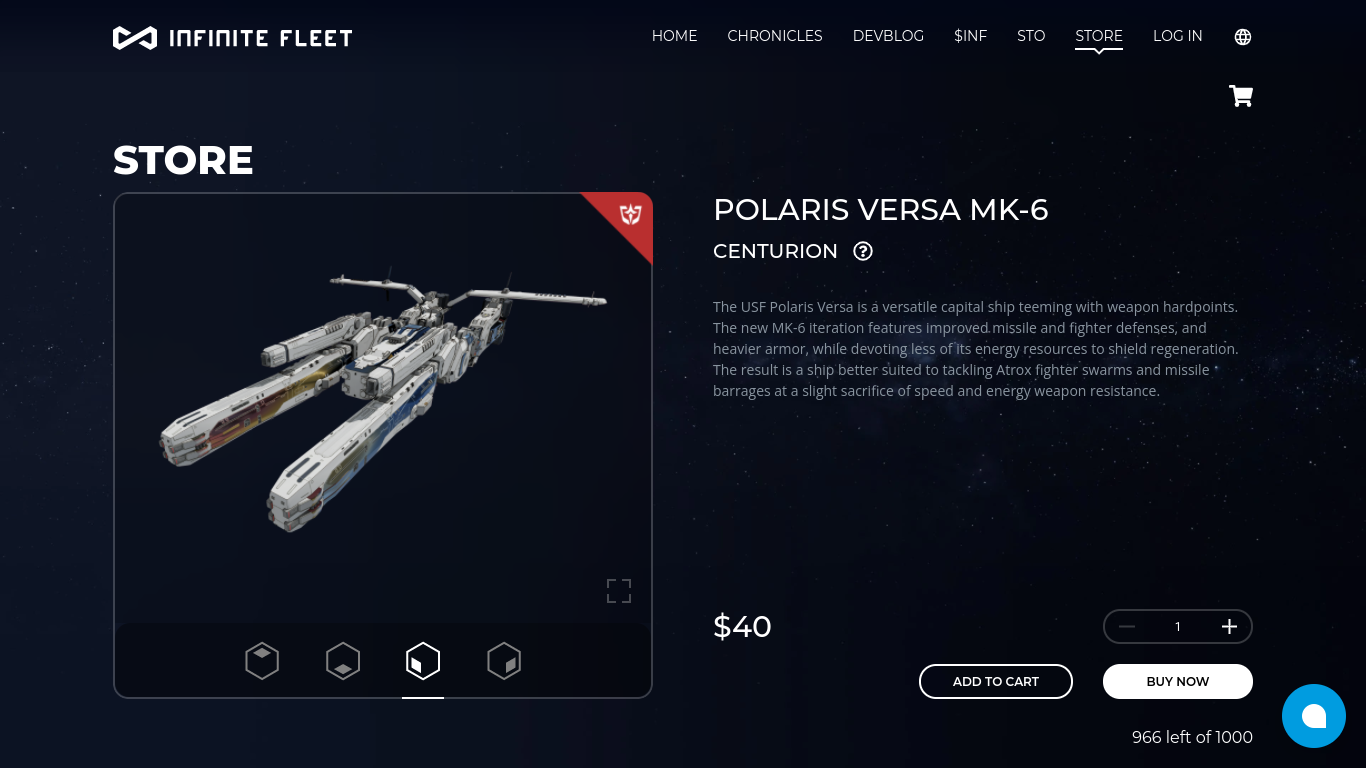Navigate to the STO page
The width and height of the screenshot is (1366, 768).
click(1031, 36)
